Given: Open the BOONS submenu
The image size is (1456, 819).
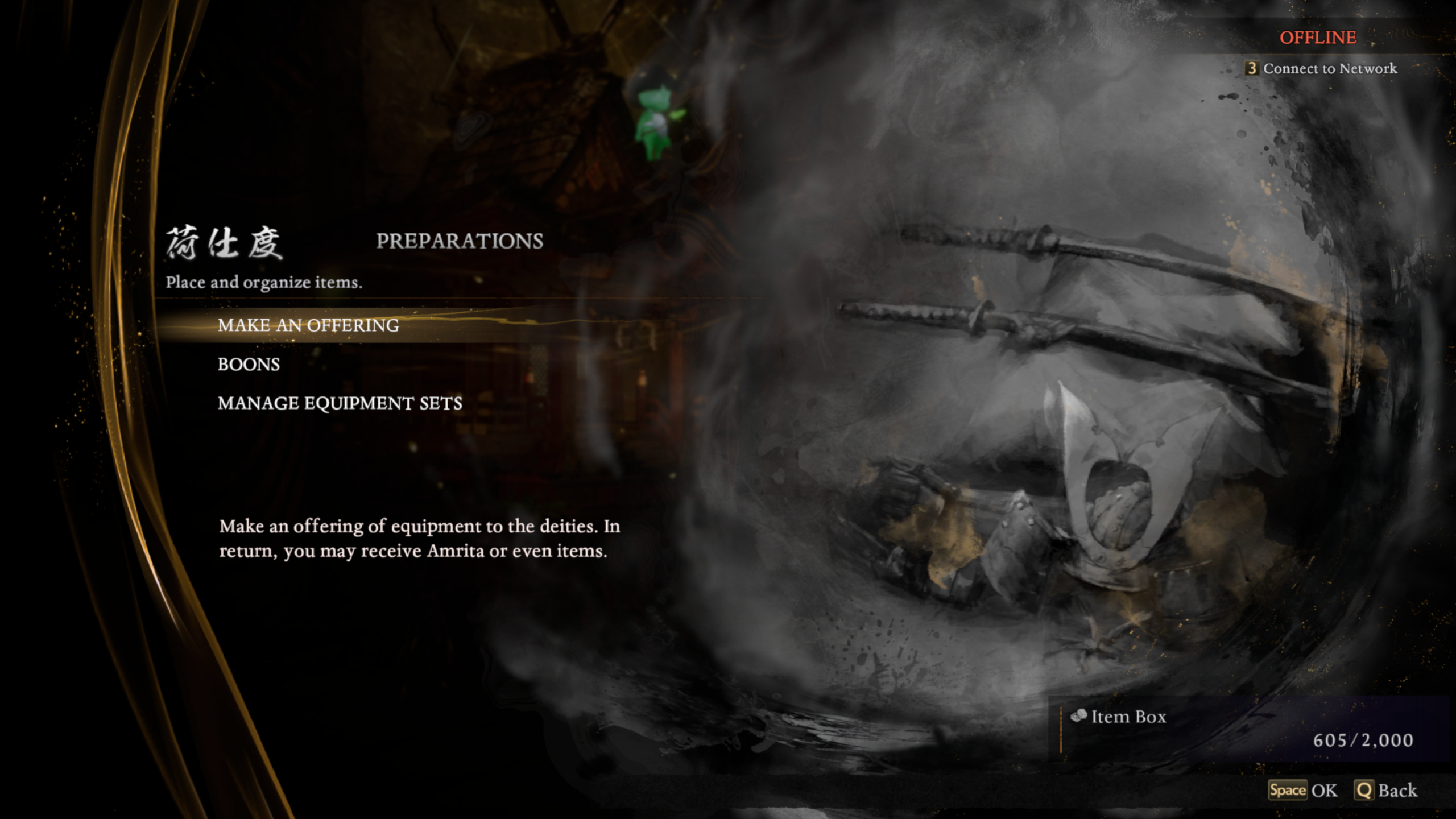Looking at the screenshot, I should point(249,365).
